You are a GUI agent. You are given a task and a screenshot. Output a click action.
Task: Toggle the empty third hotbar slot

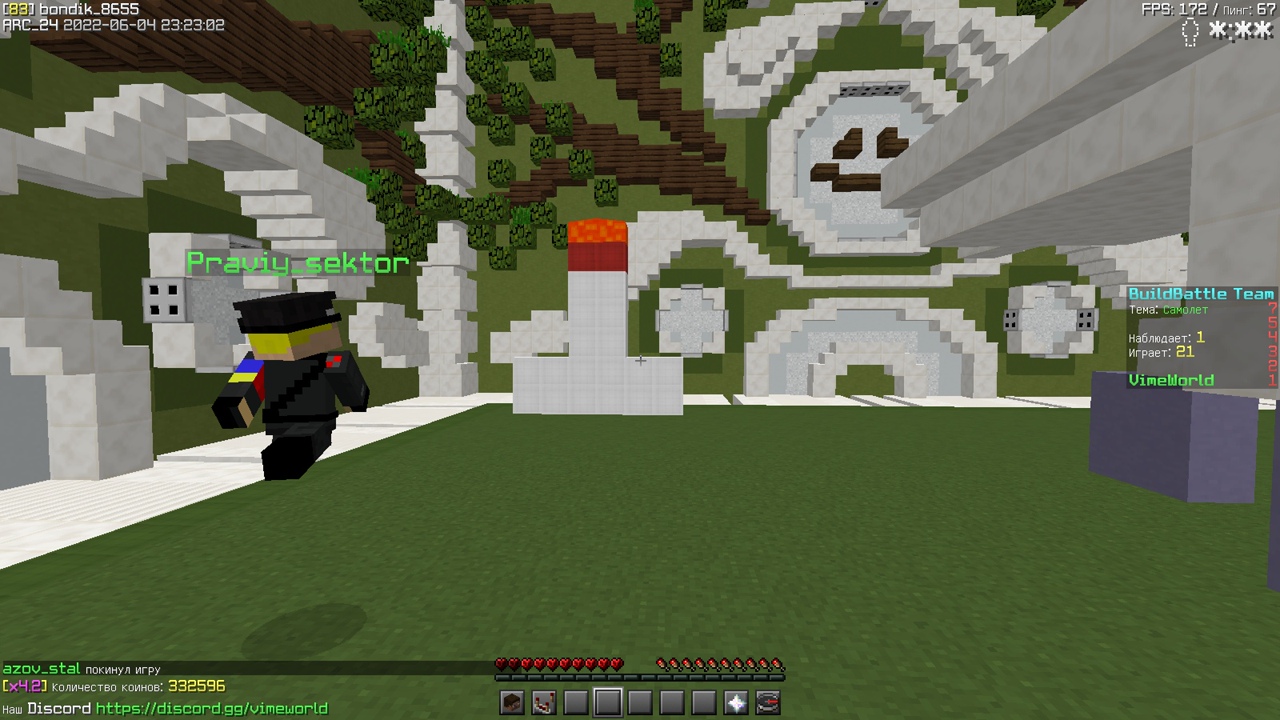573,703
